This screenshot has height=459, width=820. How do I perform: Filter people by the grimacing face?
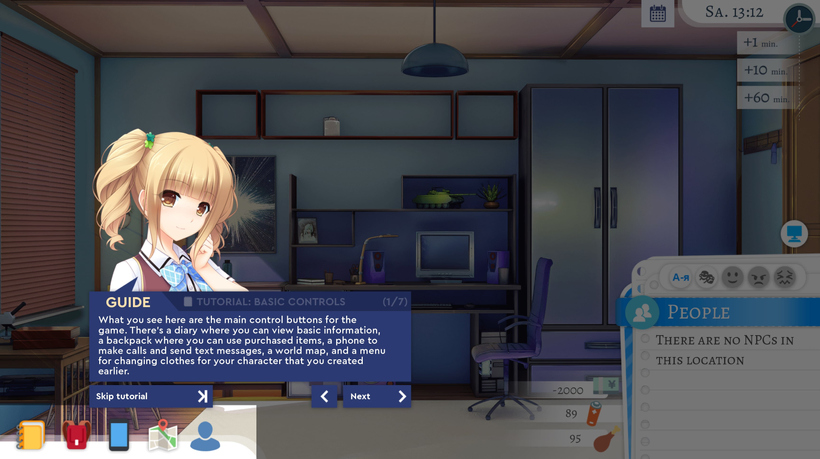click(785, 277)
